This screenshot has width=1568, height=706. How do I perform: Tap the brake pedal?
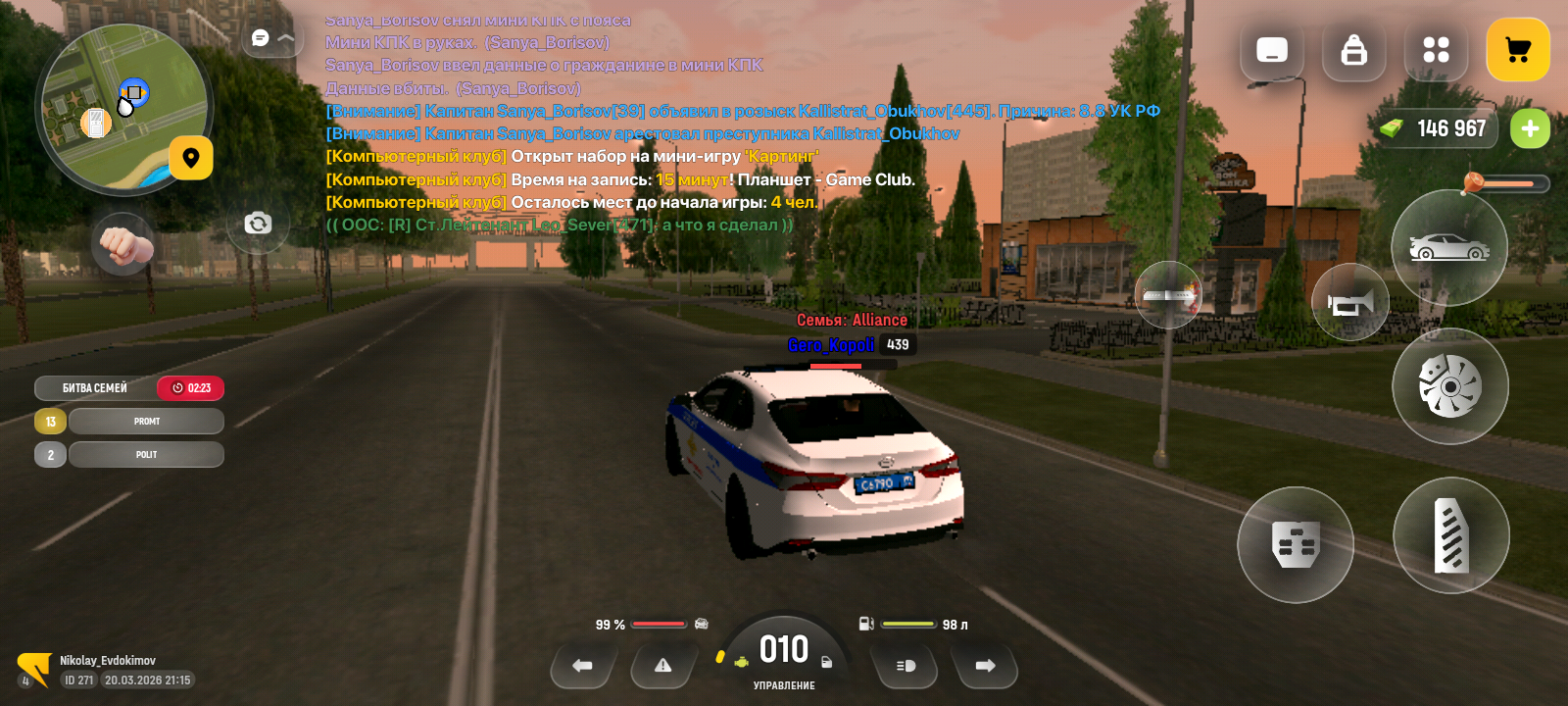click(1295, 544)
